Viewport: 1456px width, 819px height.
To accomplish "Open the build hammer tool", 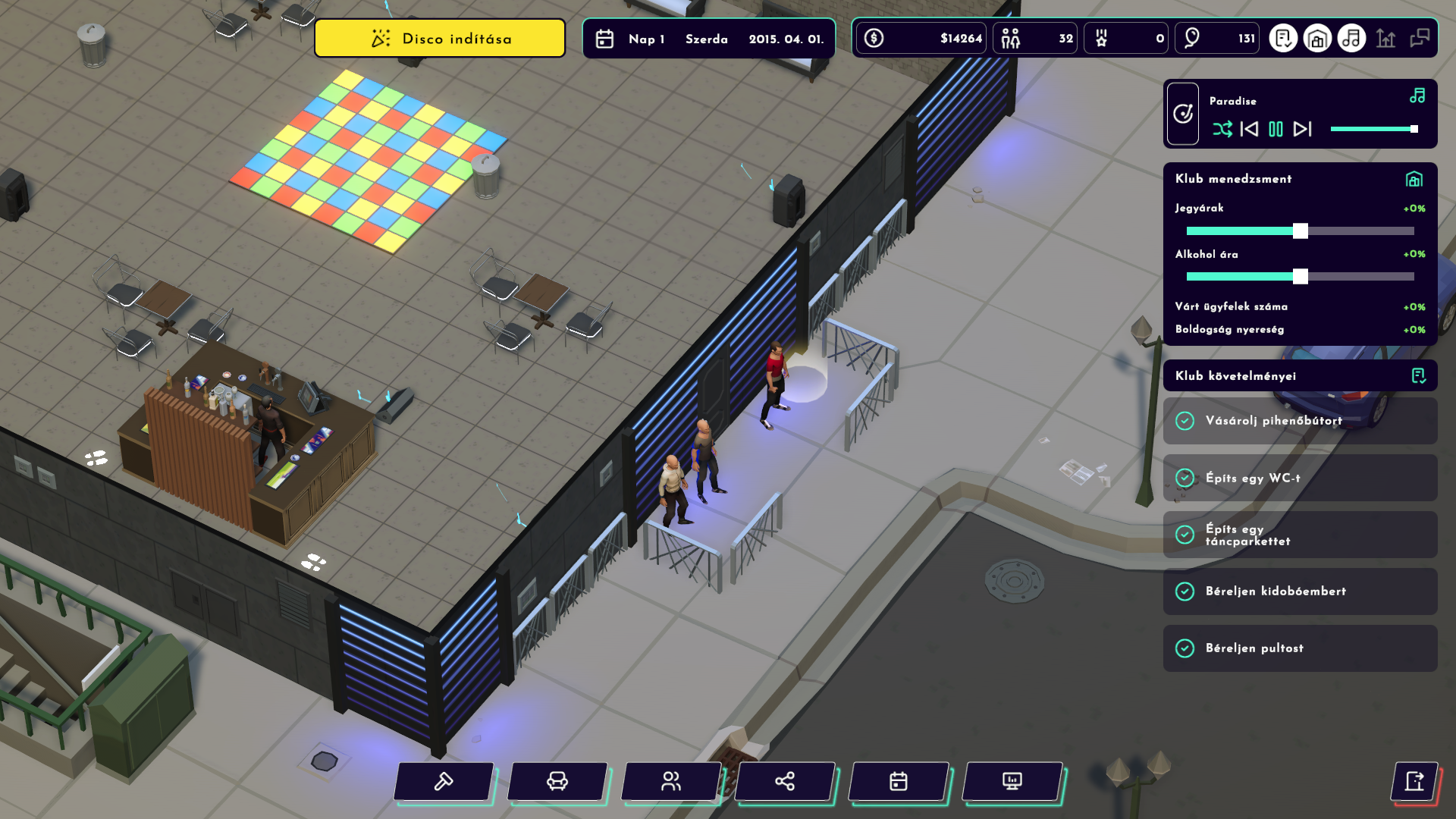I will 444,781.
